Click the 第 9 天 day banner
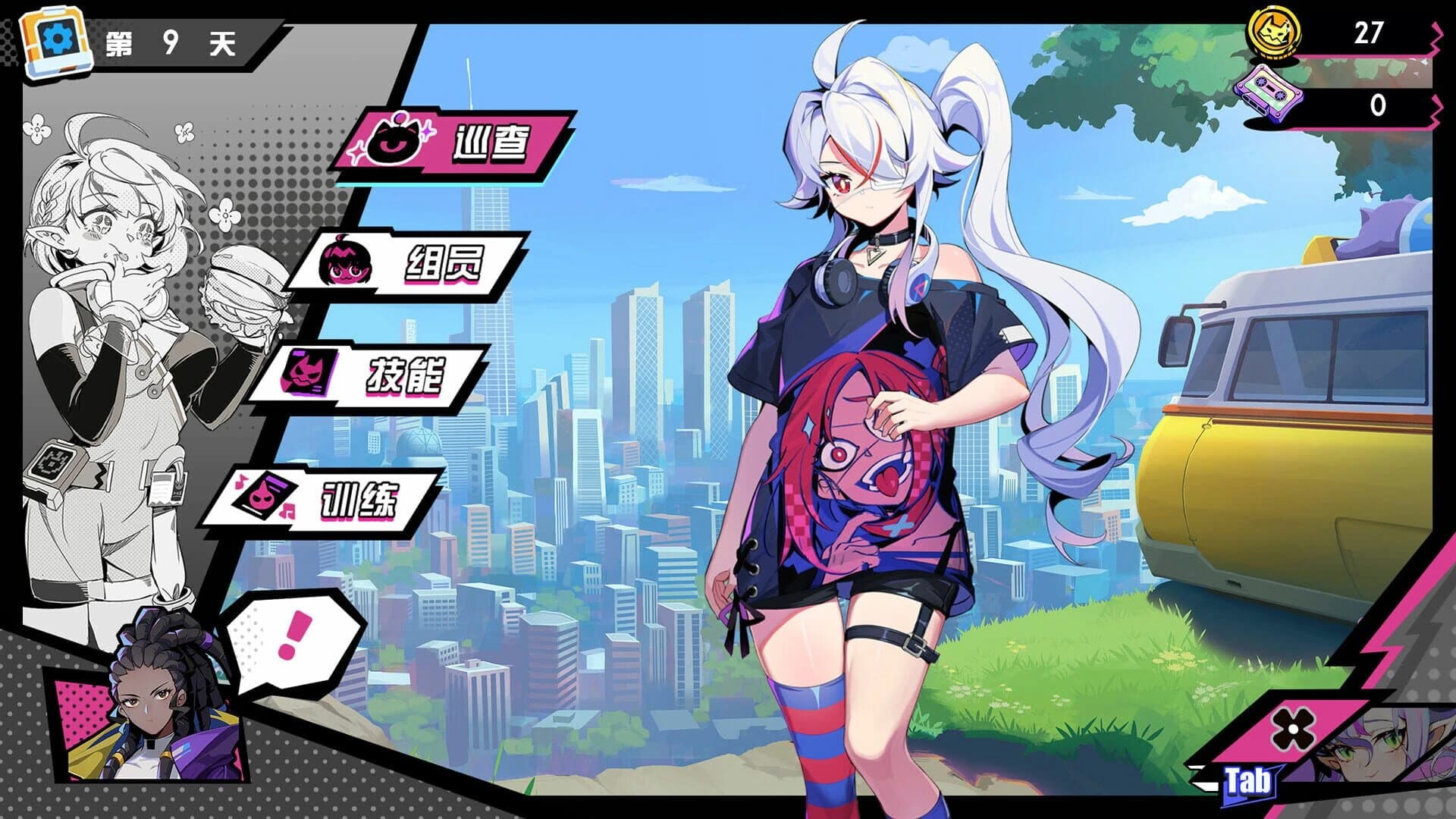The image size is (1456, 819). (x=174, y=42)
